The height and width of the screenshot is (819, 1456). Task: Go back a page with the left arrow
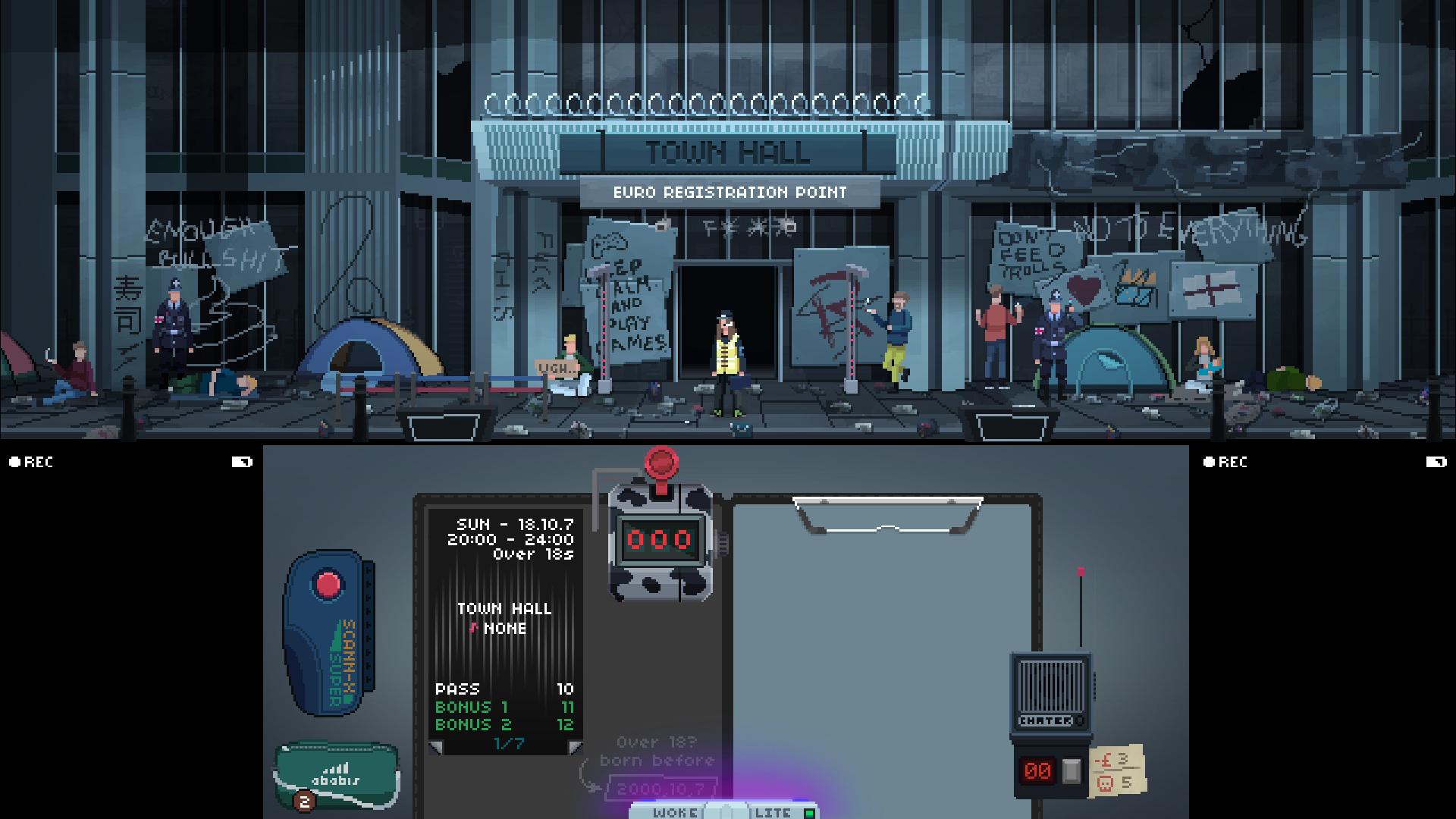[436, 749]
